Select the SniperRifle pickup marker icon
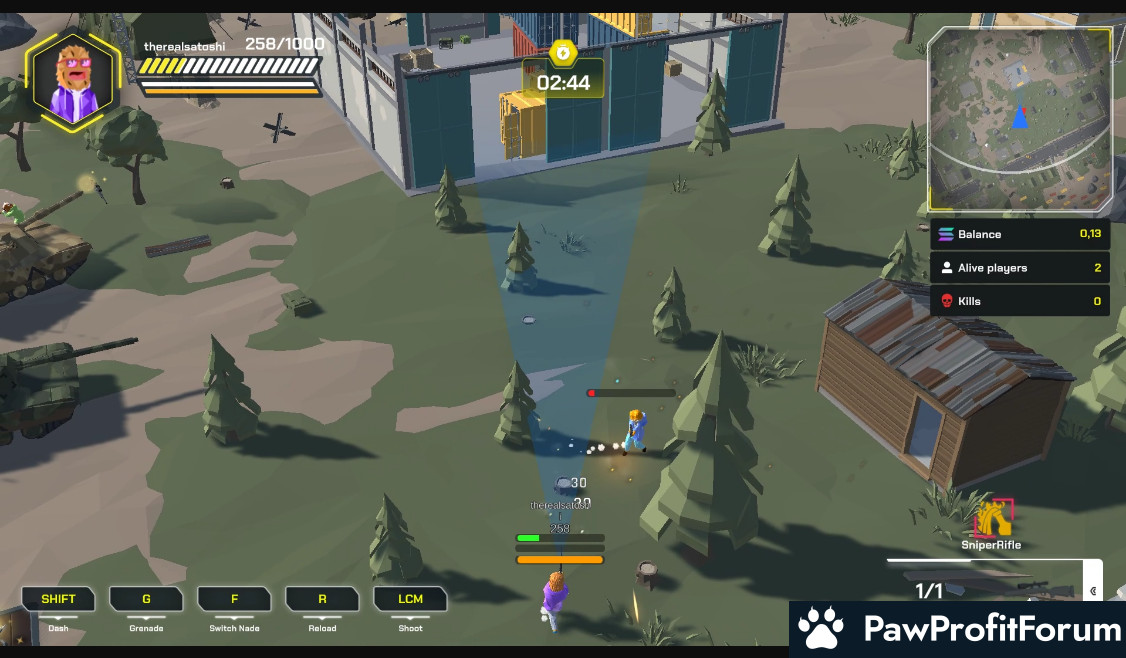 tap(994, 518)
